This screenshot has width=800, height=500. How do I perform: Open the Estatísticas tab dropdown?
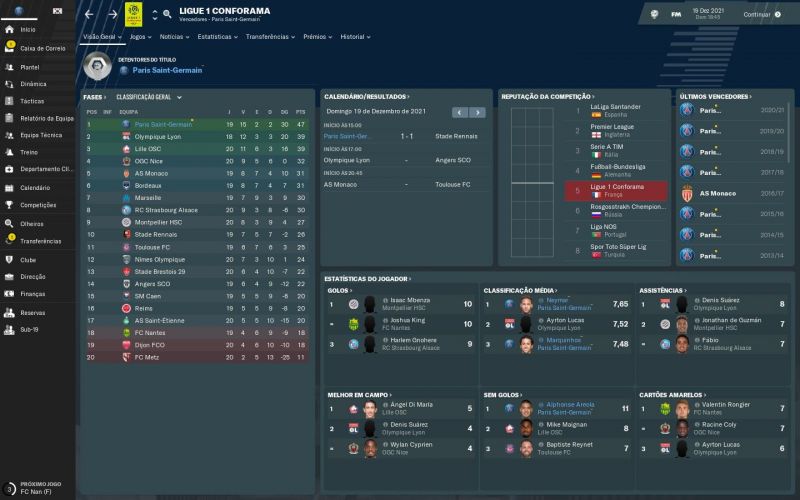[217, 36]
